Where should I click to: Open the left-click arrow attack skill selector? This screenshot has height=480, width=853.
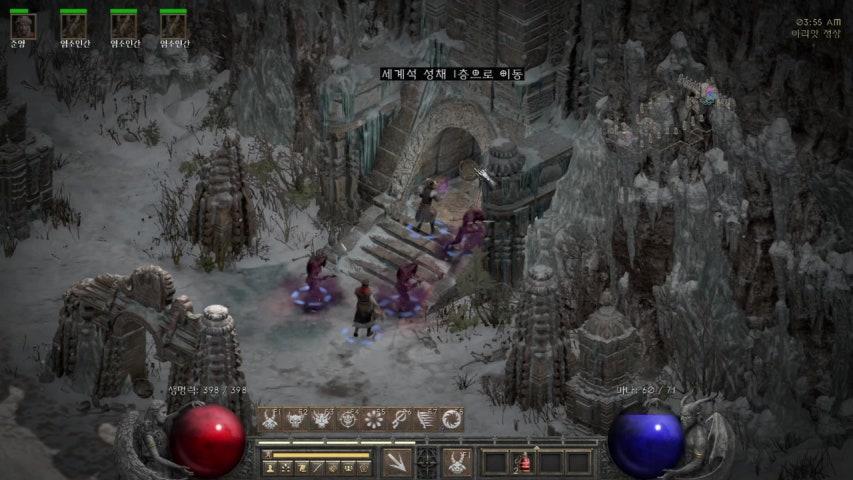(x=397, y=461)
